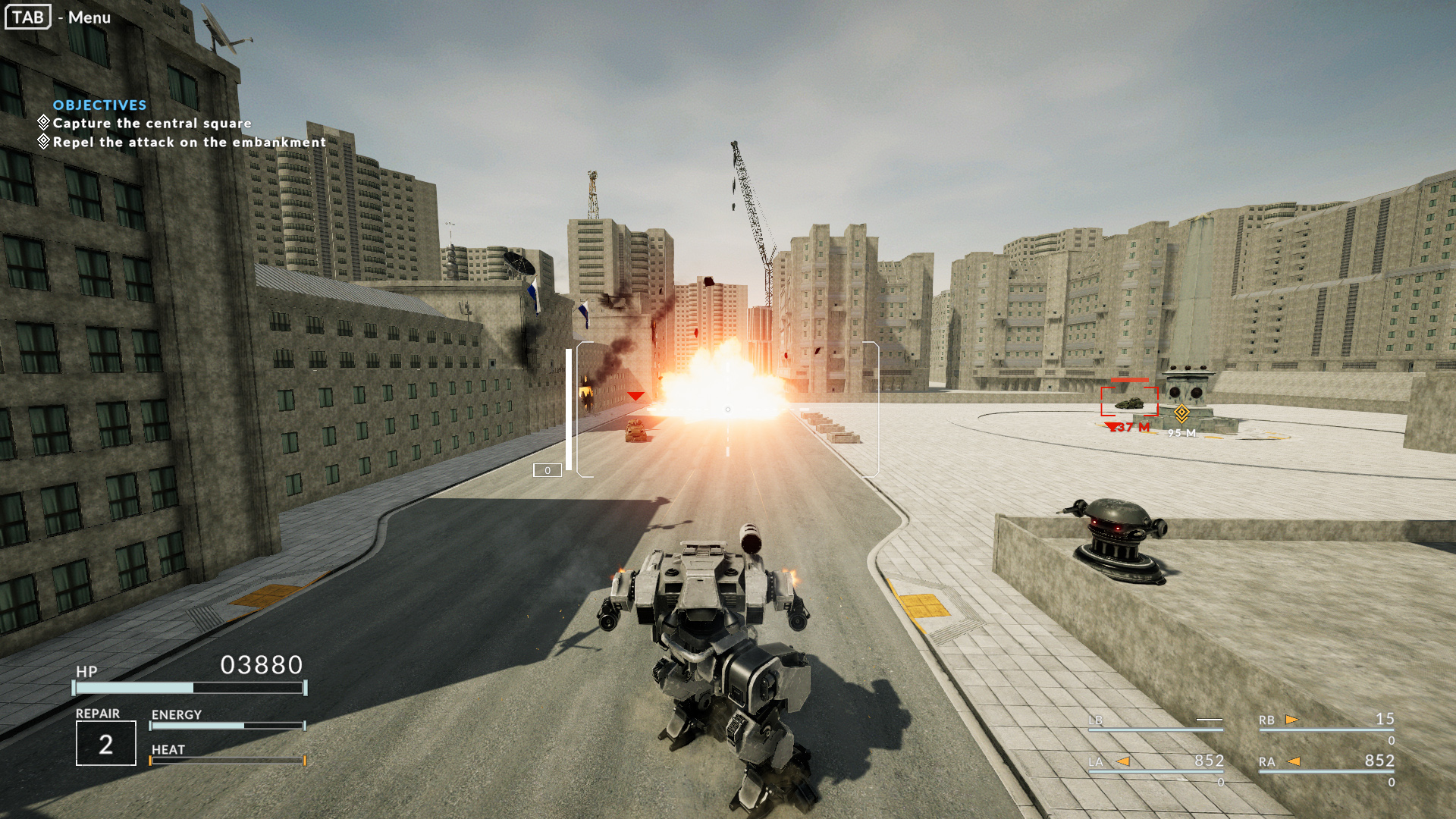Open the Menu via the TAB label
The image size is (1456, 819).
(27, 17)
